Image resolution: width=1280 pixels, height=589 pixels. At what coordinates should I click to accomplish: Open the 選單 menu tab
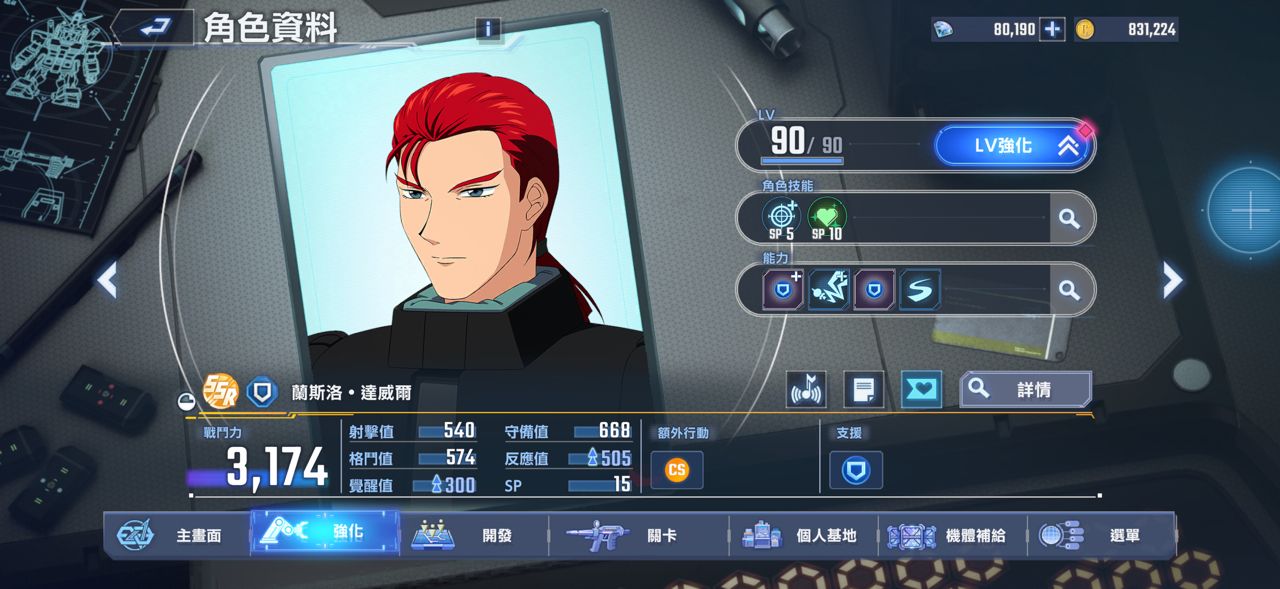tap(1100, 535)
